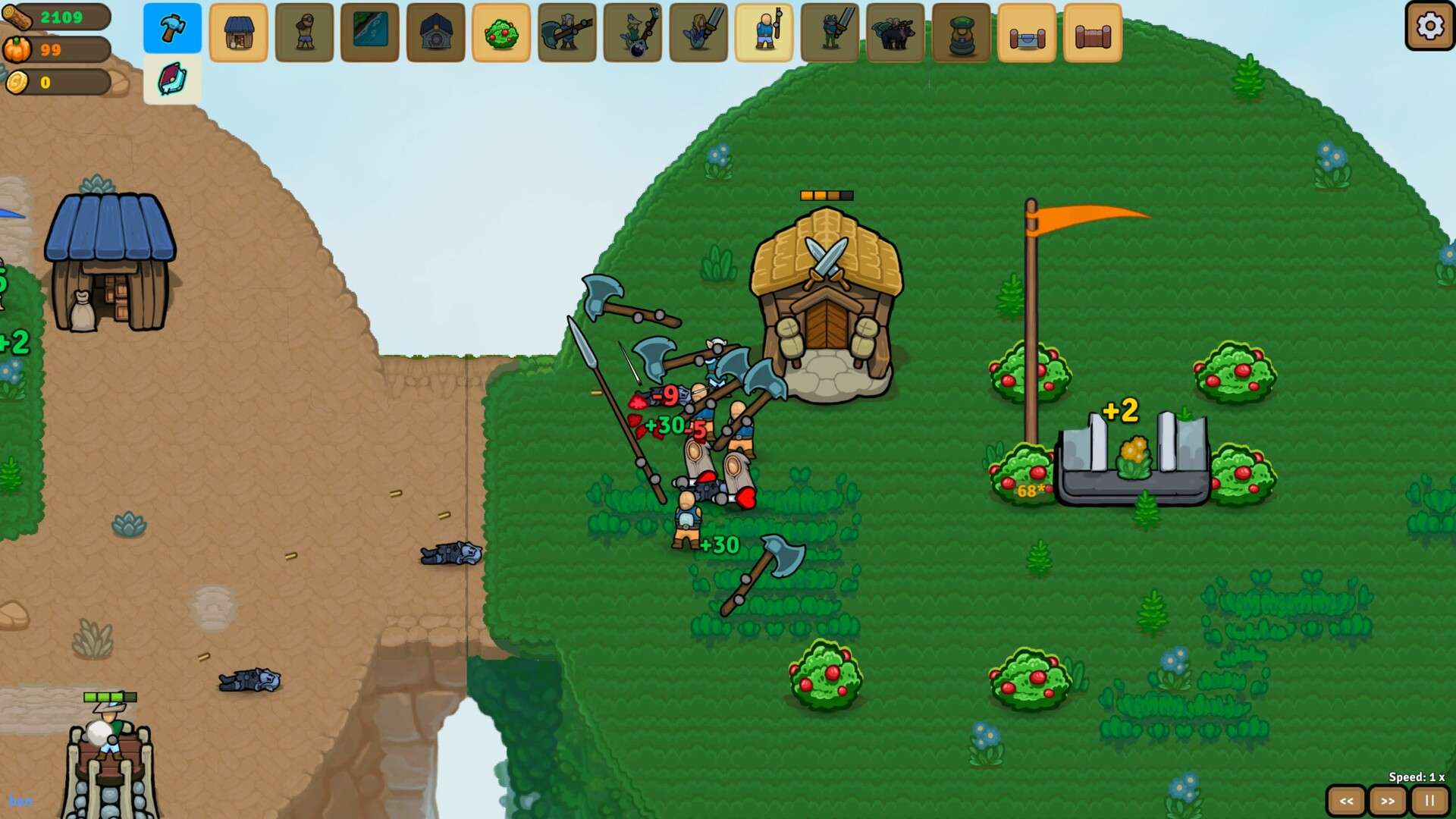Pause the game
1456x819 pixels.
coord(1429,801)
